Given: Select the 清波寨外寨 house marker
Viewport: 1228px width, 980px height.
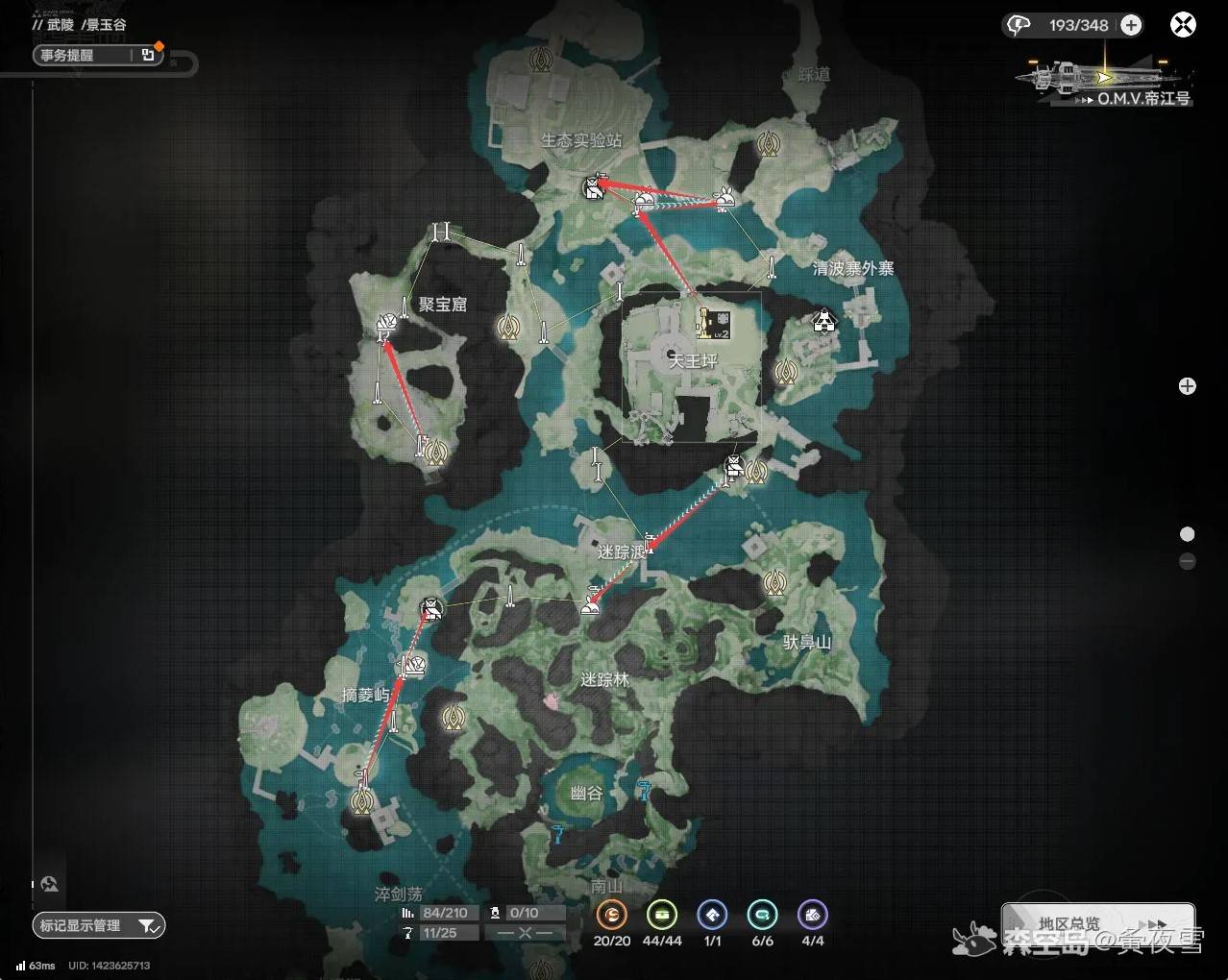Looking at the screenshot, I should pos(824,320).
